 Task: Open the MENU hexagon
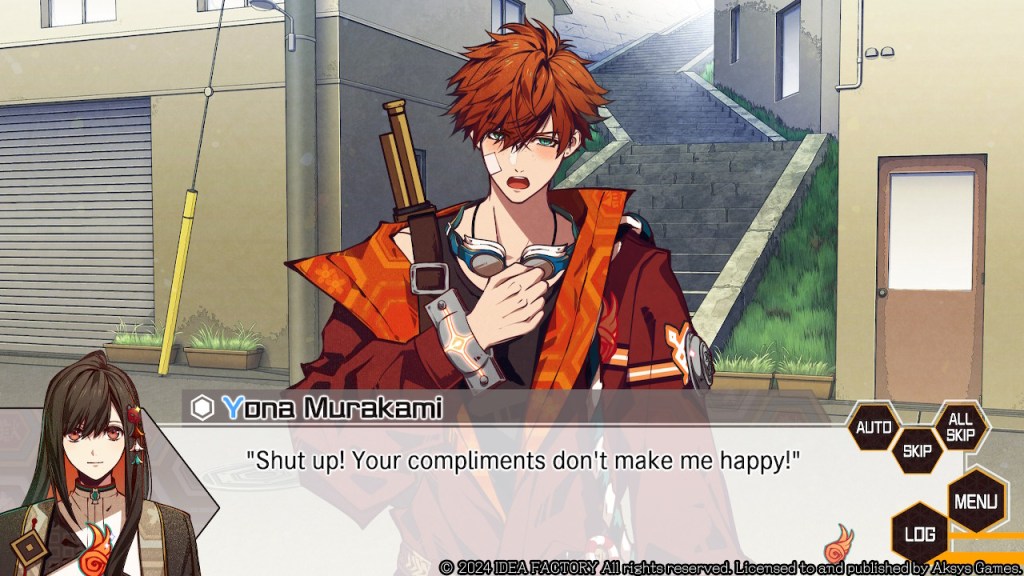point(974,499)
